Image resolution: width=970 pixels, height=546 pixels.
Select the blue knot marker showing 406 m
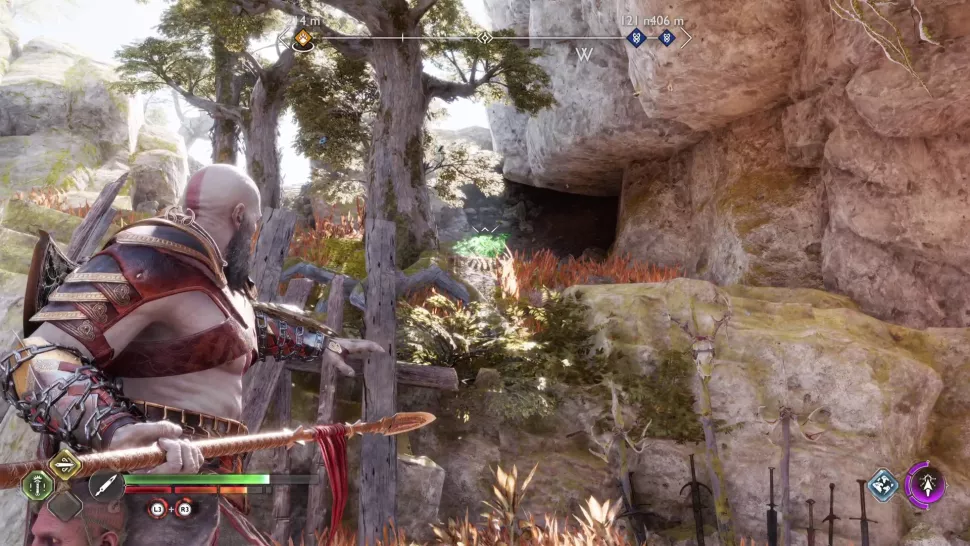coord(666,38)
